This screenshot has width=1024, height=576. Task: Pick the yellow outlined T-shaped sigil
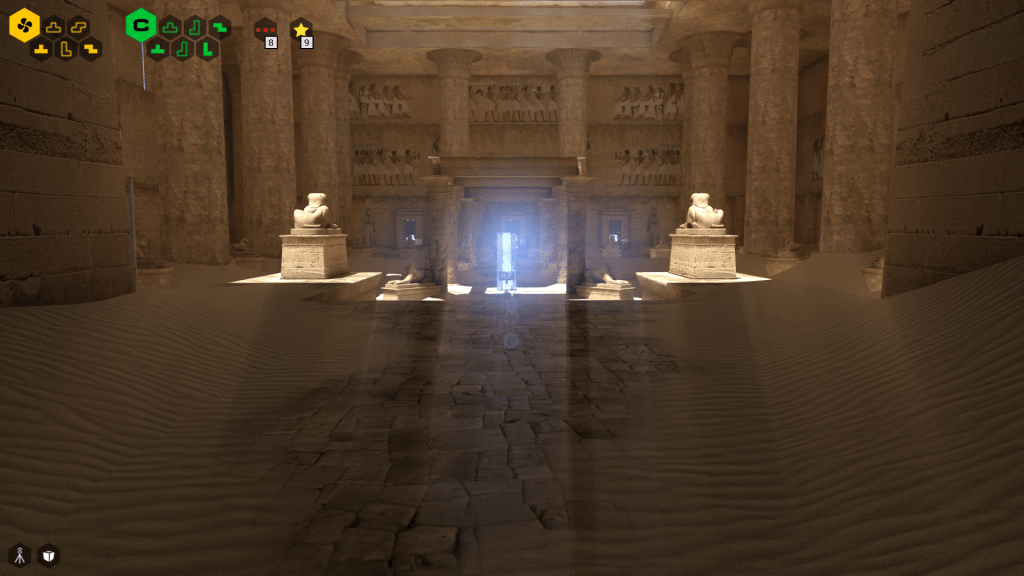coord(54,27)
